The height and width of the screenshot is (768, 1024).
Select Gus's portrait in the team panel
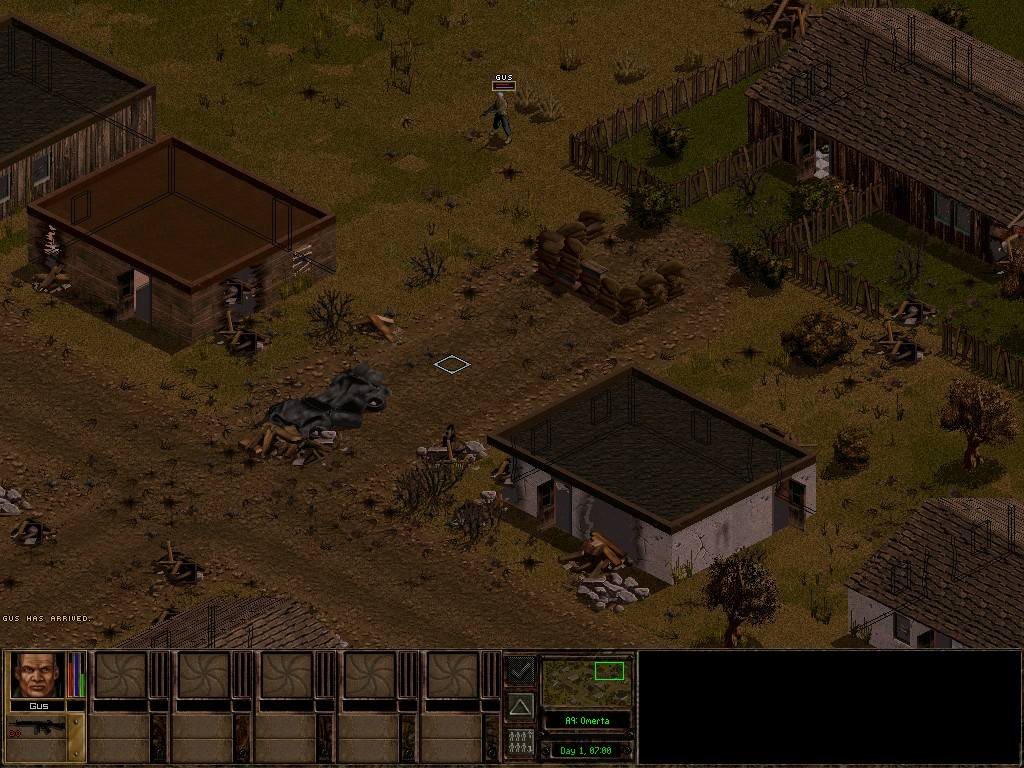point(38,675)
